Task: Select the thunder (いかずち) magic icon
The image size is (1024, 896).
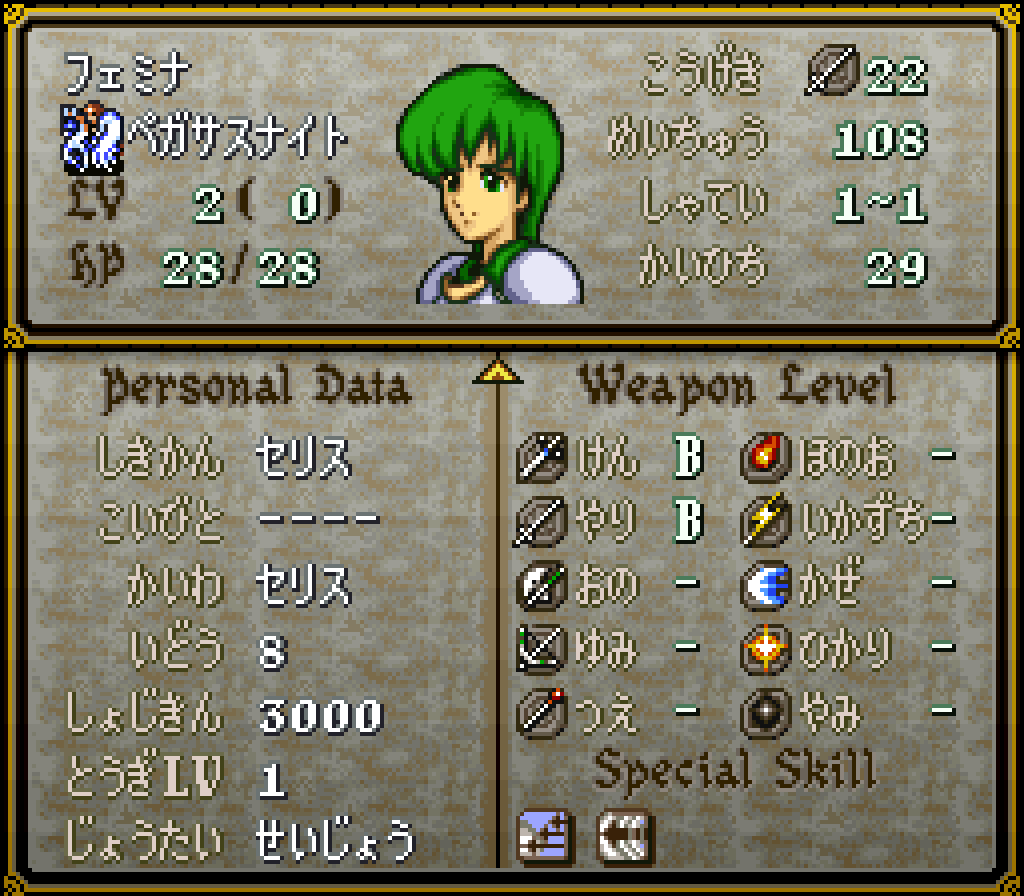Action: coord(767,522)
